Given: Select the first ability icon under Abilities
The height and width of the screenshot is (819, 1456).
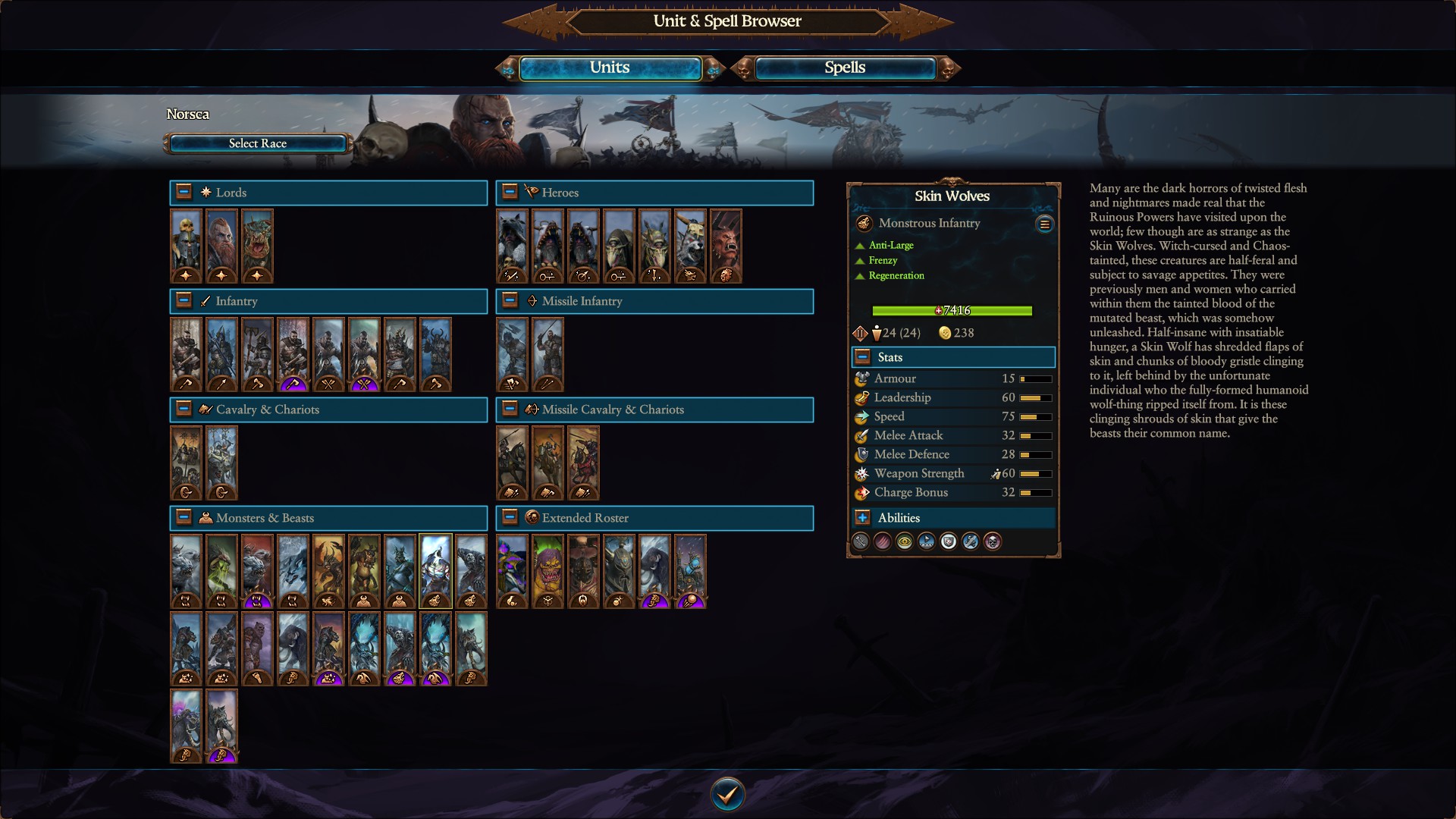Looking at the screenshot, I should (860, 541).
